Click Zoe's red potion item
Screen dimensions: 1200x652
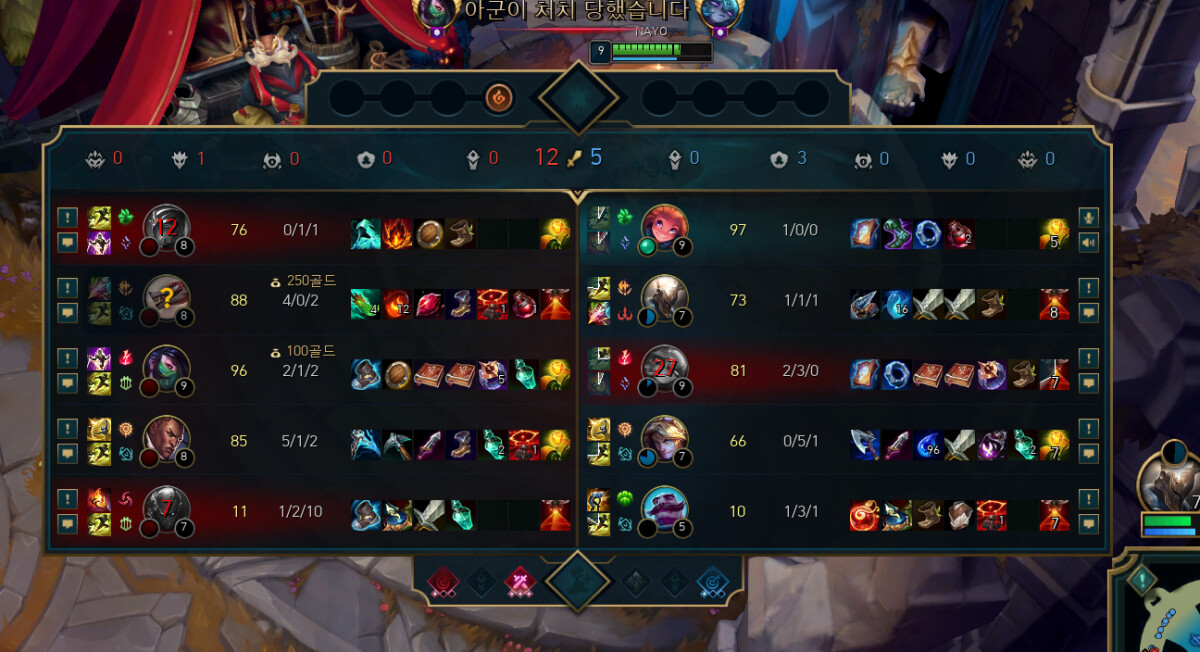coord(960,233)
